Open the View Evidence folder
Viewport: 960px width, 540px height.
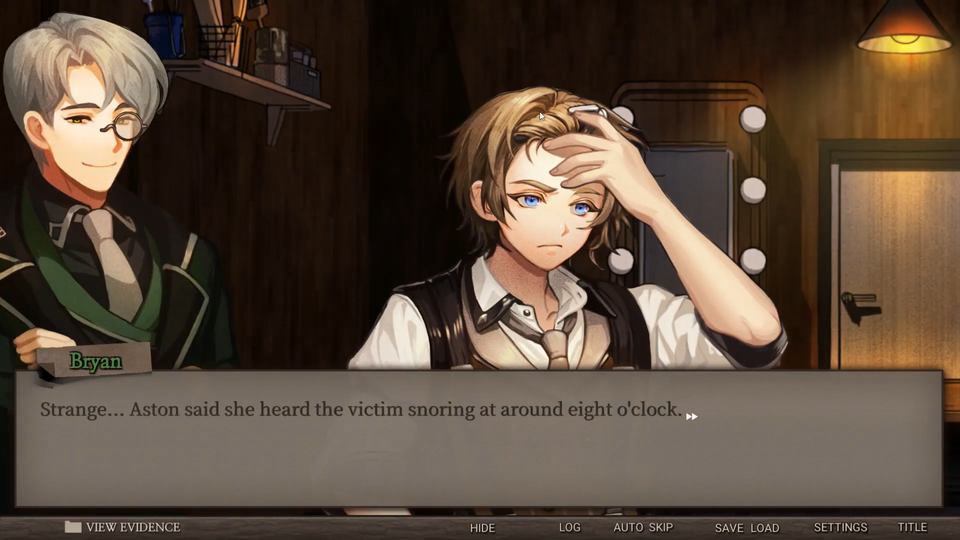122,527
